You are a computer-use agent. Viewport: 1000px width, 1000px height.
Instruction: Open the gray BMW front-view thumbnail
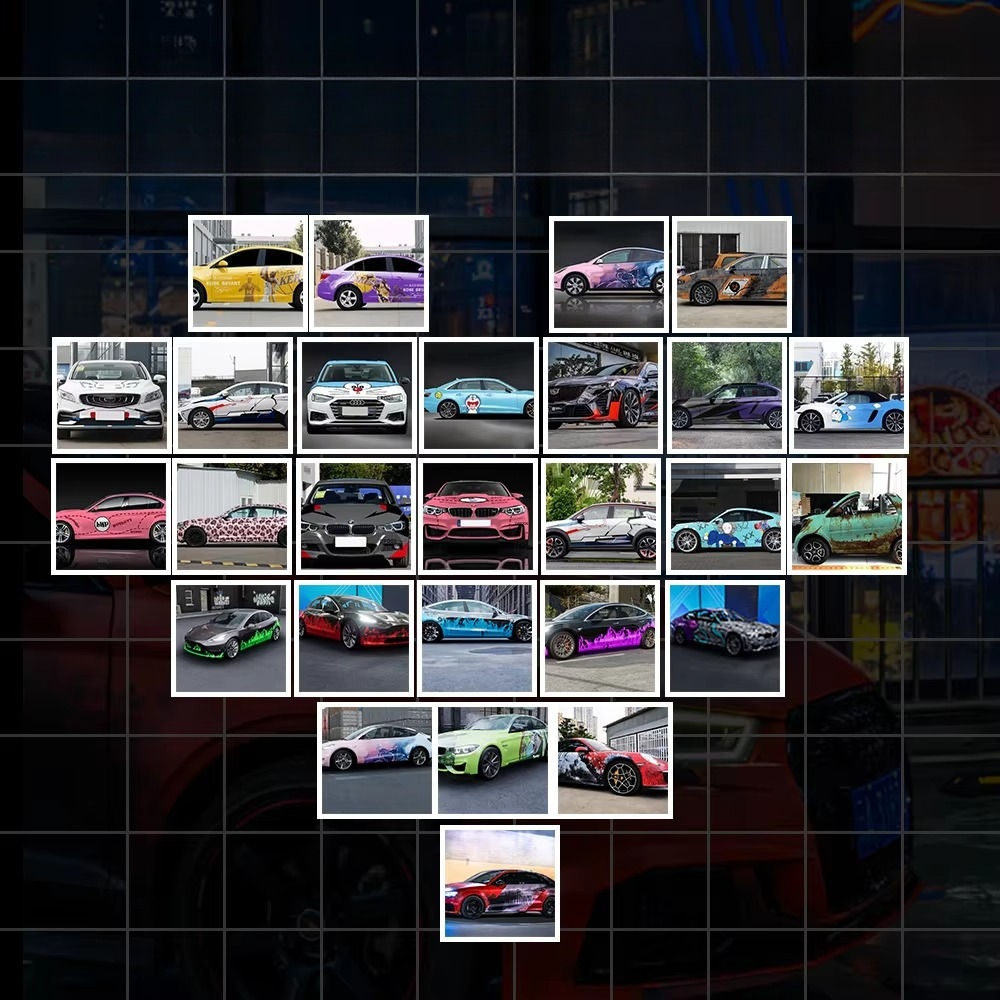(355, 517)
